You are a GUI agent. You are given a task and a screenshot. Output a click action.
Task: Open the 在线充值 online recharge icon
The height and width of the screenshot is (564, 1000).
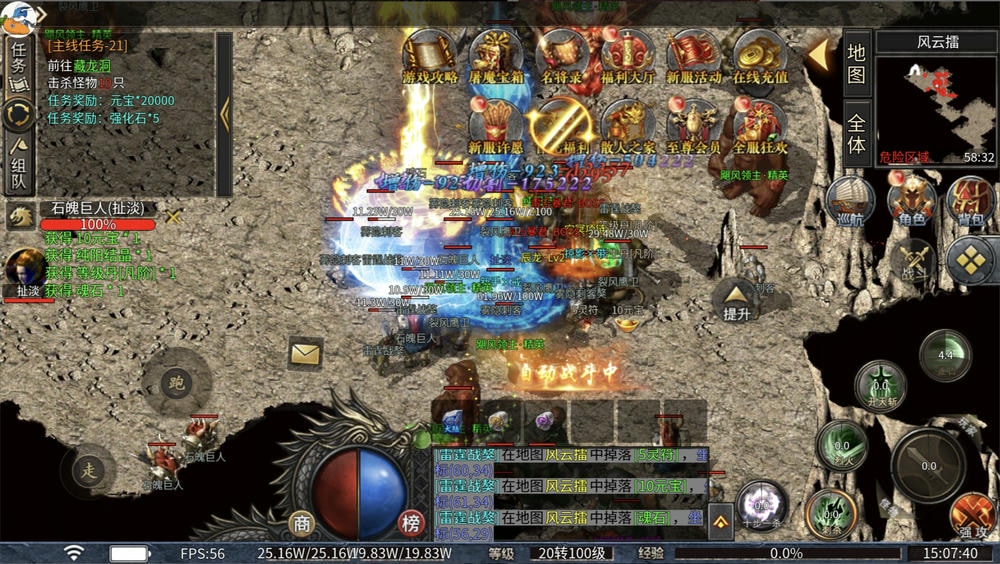pyautogui.click(x=760, y=55)
